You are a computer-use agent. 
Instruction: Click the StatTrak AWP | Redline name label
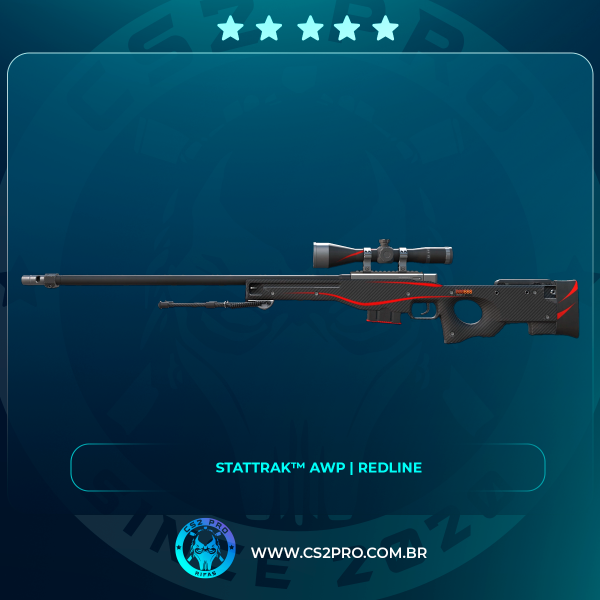pos(319,468)
